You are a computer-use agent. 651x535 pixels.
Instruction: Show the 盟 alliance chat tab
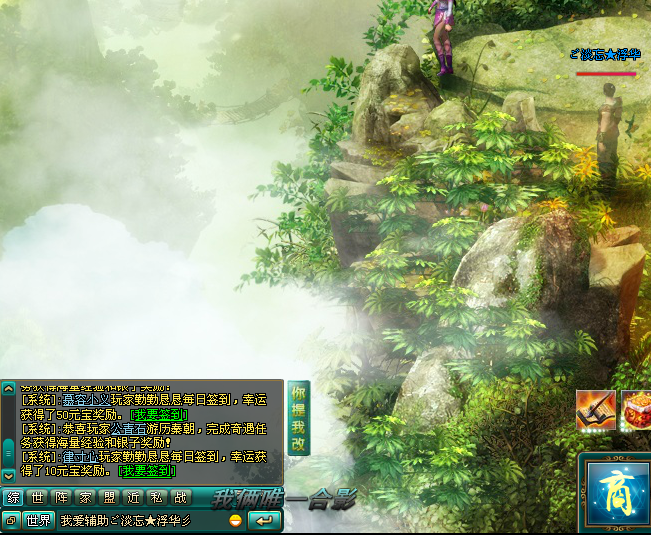coord(109,497)
